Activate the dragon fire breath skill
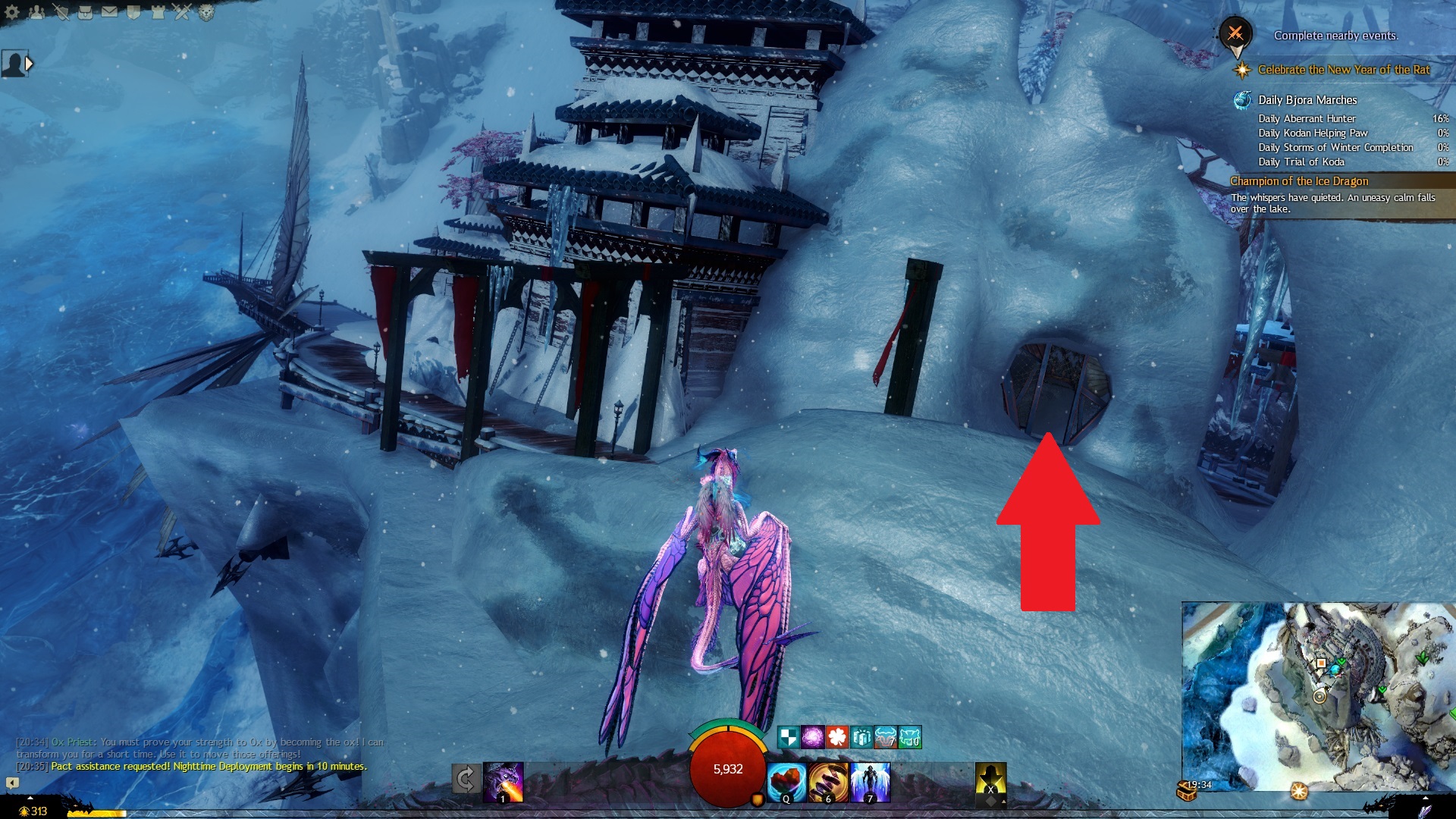Screen dimensions: 1456x819 pos(504,782)
